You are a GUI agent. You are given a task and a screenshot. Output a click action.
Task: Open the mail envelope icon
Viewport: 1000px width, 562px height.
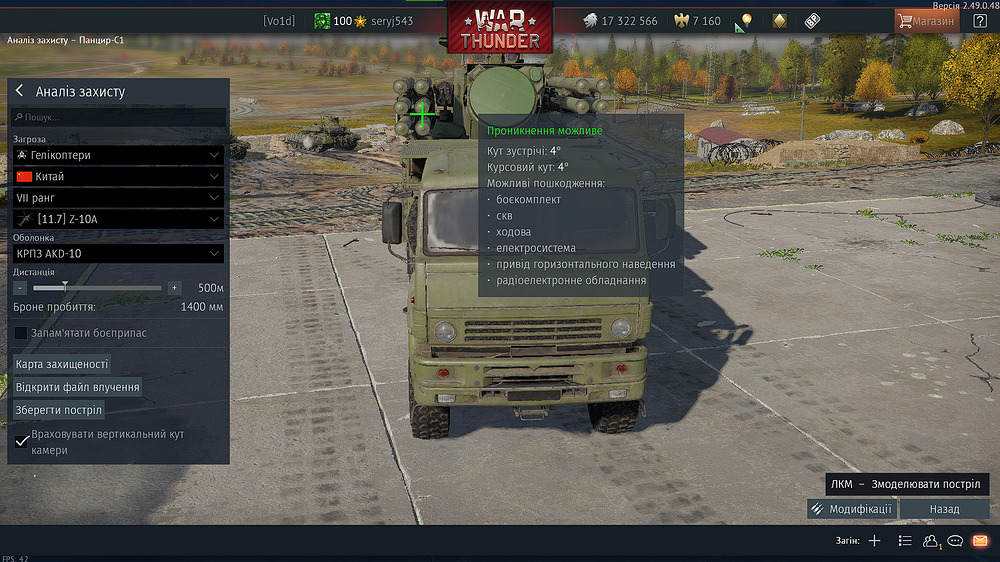980,541
